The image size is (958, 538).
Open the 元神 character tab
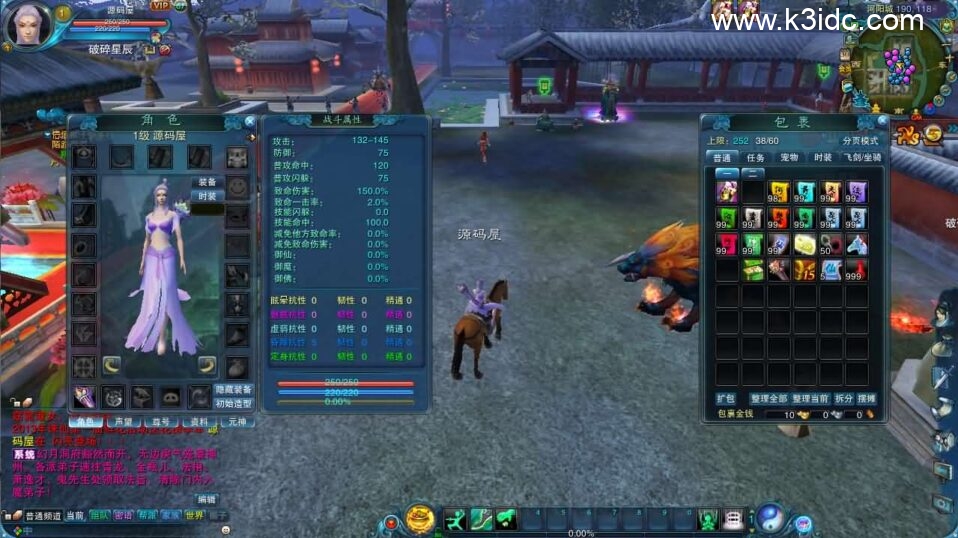click(236, 422)
